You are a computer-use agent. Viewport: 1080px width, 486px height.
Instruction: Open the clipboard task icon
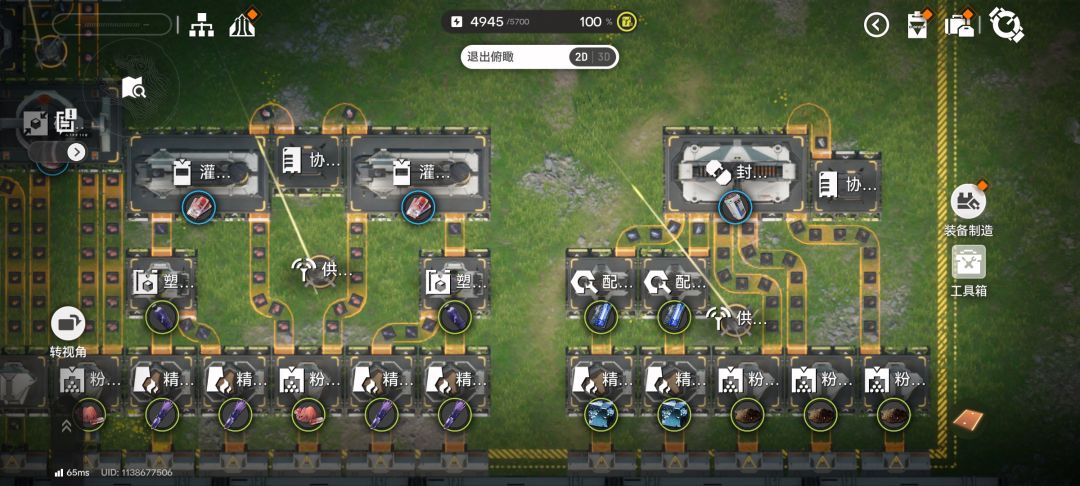click(917, 24)
